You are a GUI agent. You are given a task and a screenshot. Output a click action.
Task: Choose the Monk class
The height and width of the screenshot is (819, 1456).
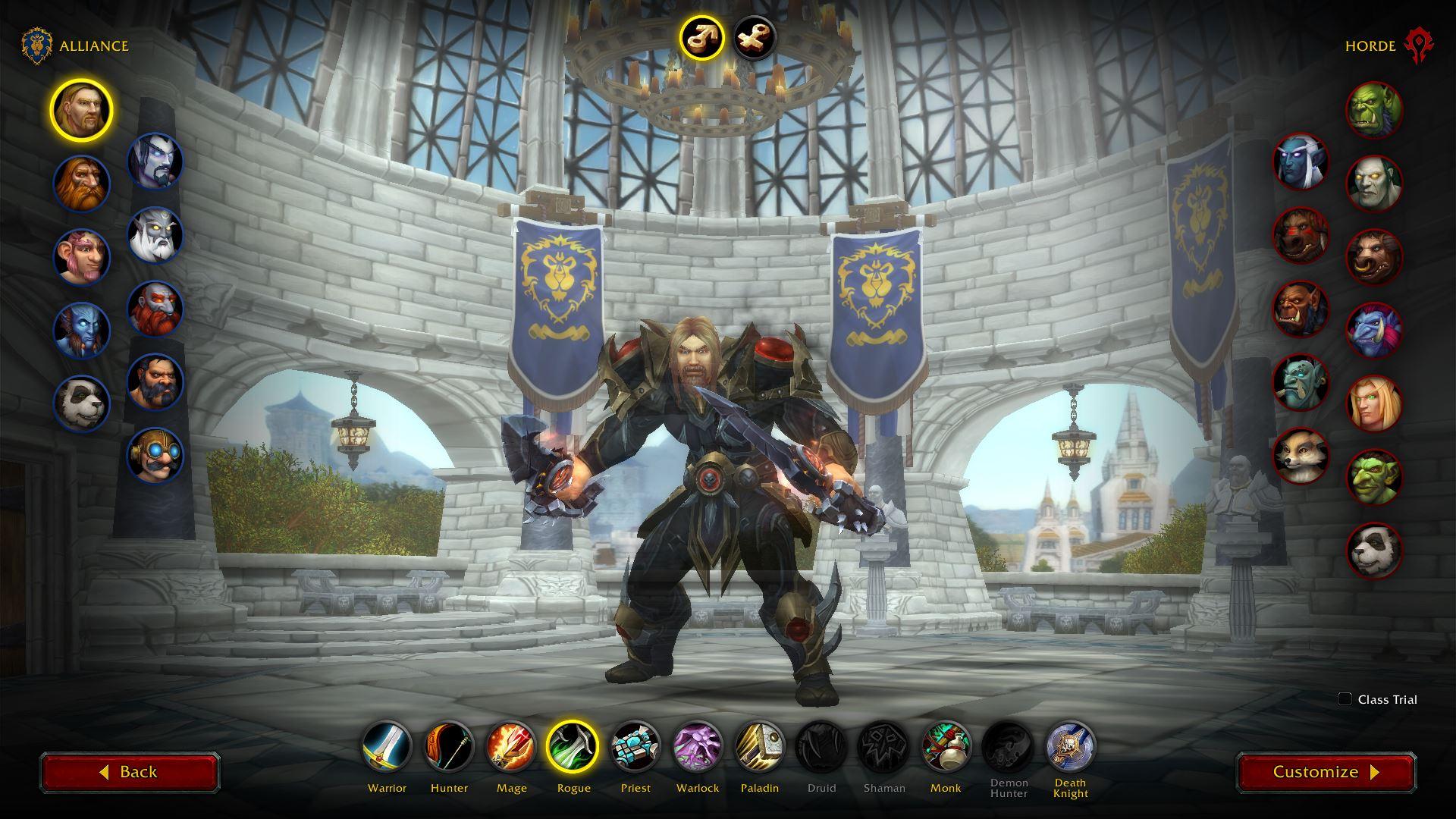(x=946, y=746)
